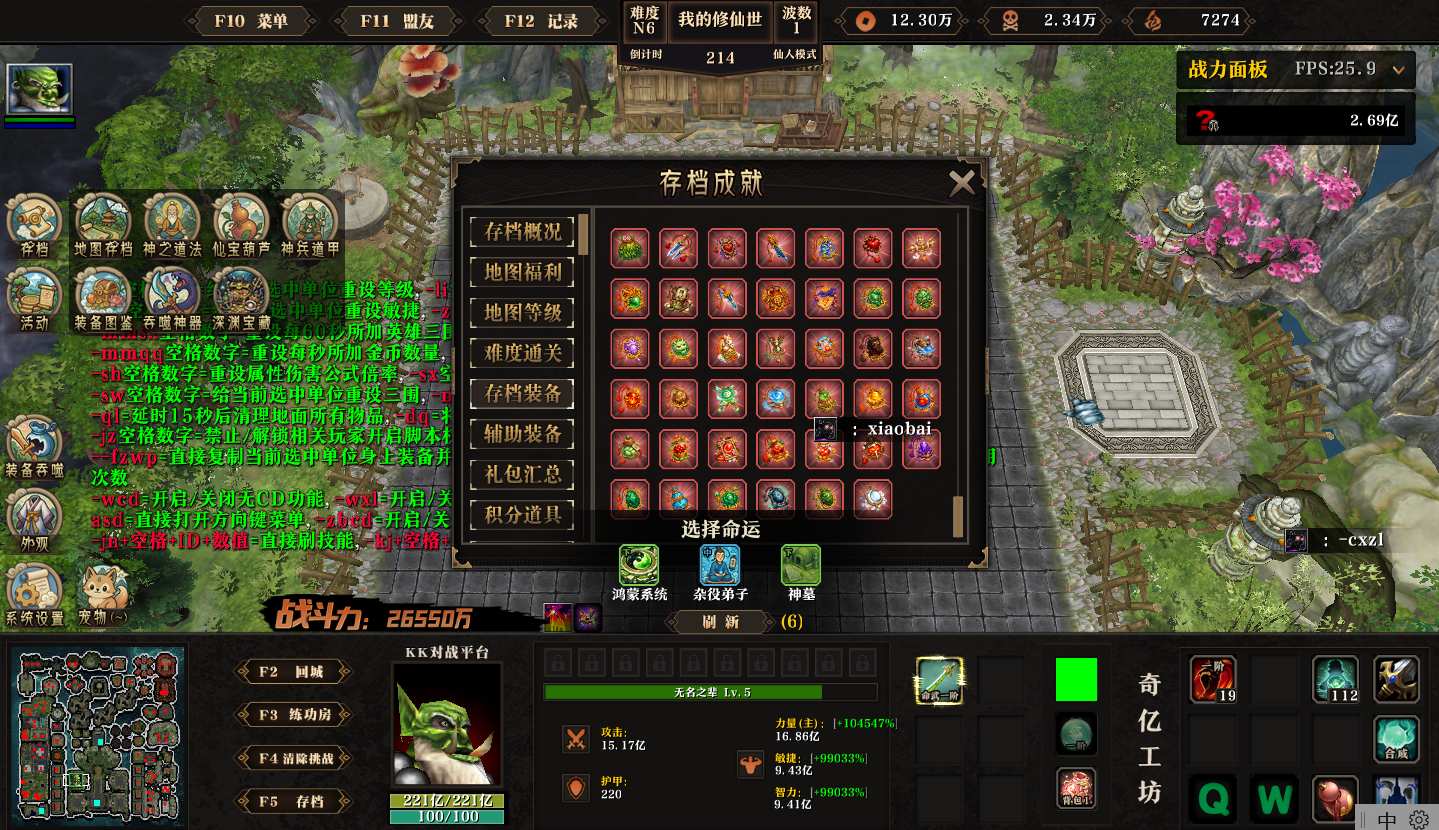Close the 存档成就 window
Viewport: 1439px width, 830px height.
tap(961, 182)
